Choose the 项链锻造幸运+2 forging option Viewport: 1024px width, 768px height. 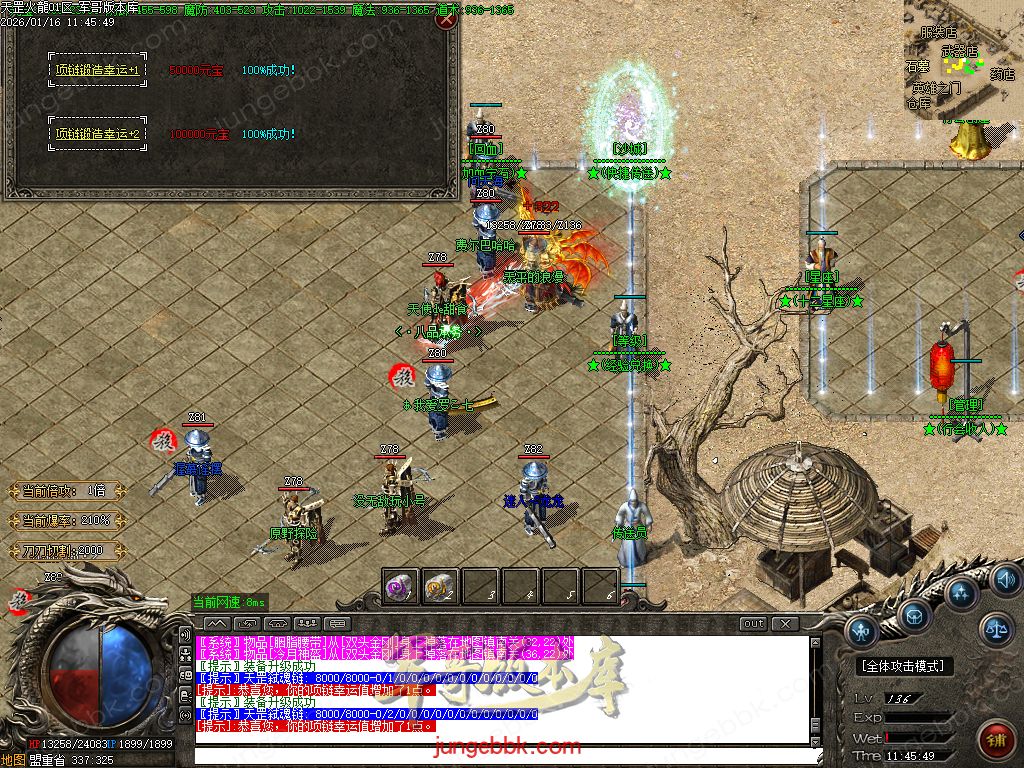click(x=97, y=133)
